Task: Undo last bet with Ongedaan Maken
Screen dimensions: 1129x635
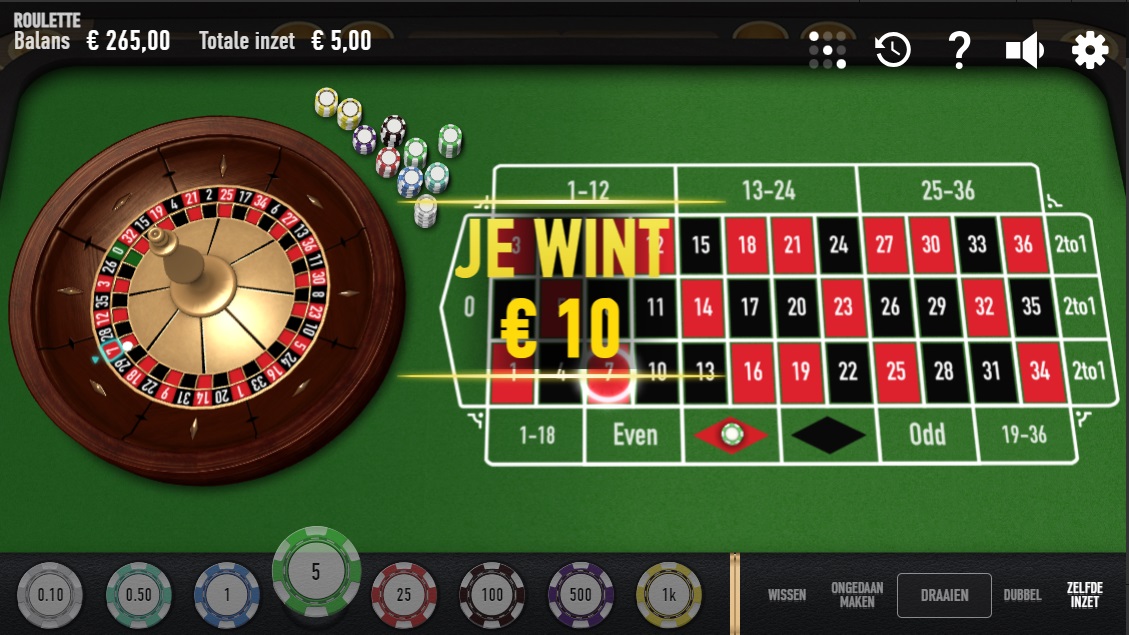Action: [x=857, y=595]
